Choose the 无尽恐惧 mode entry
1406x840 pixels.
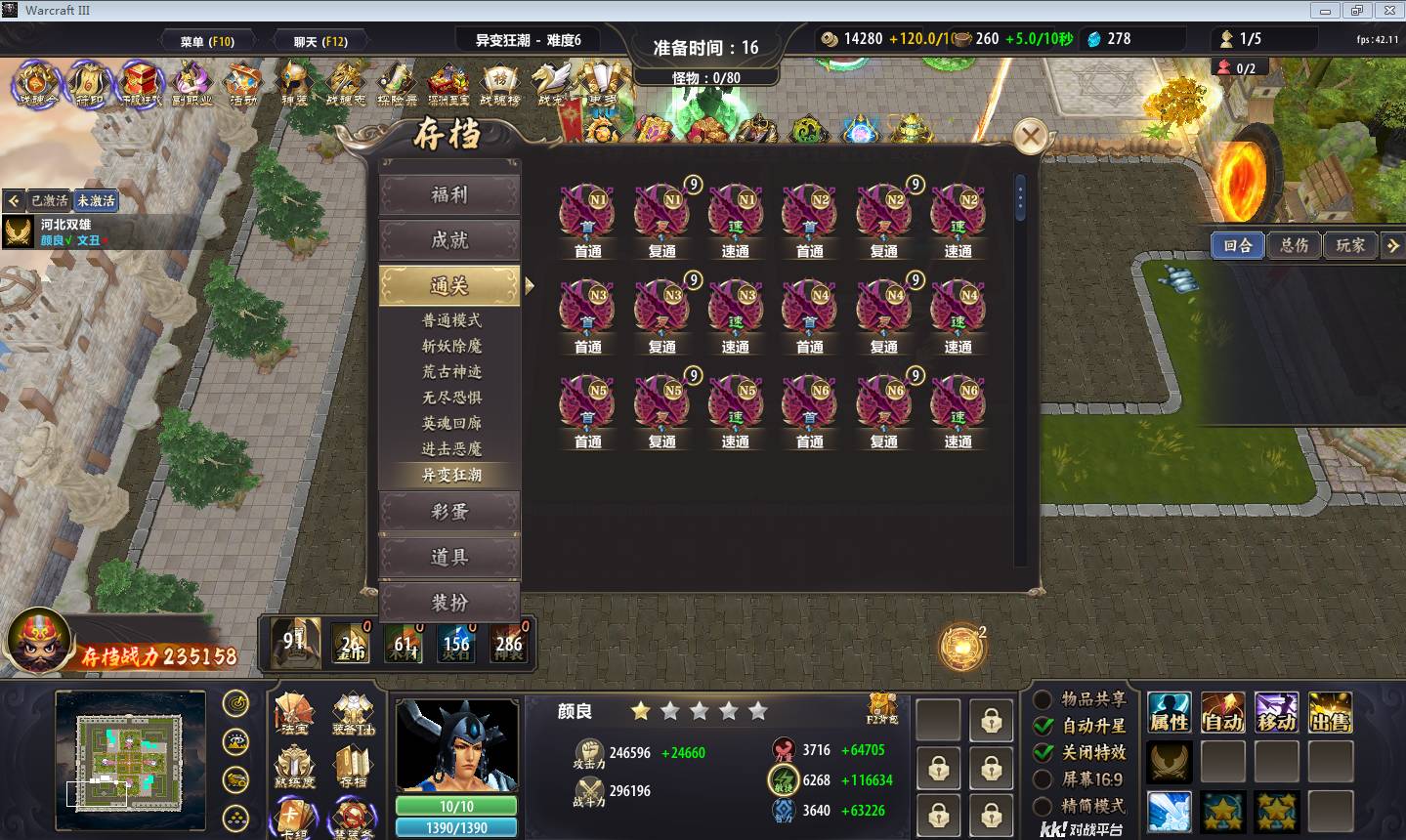coord(451,398)
